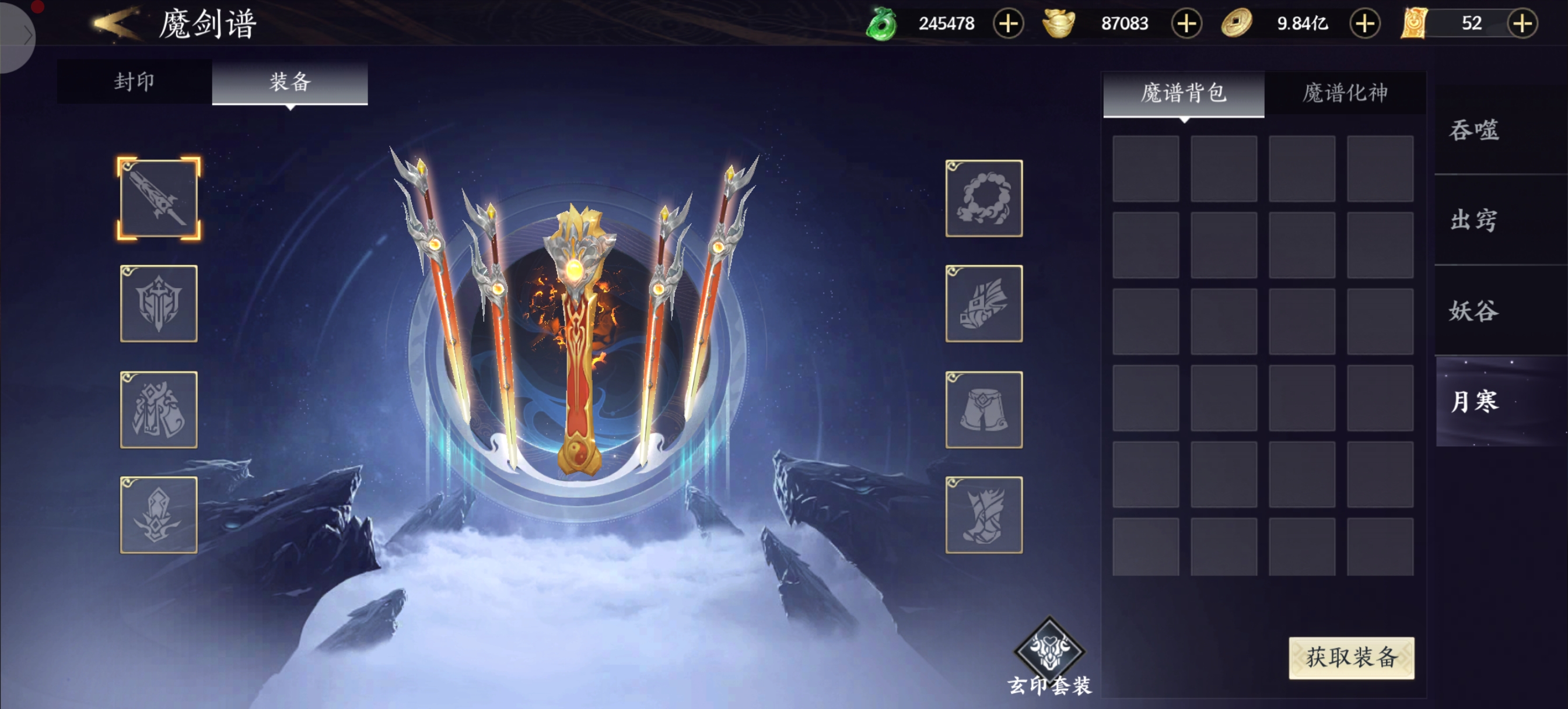Viewport: 1568px width, 709px height.
Task: Choose the robe armor equipment slot
Action: point(159,409)
